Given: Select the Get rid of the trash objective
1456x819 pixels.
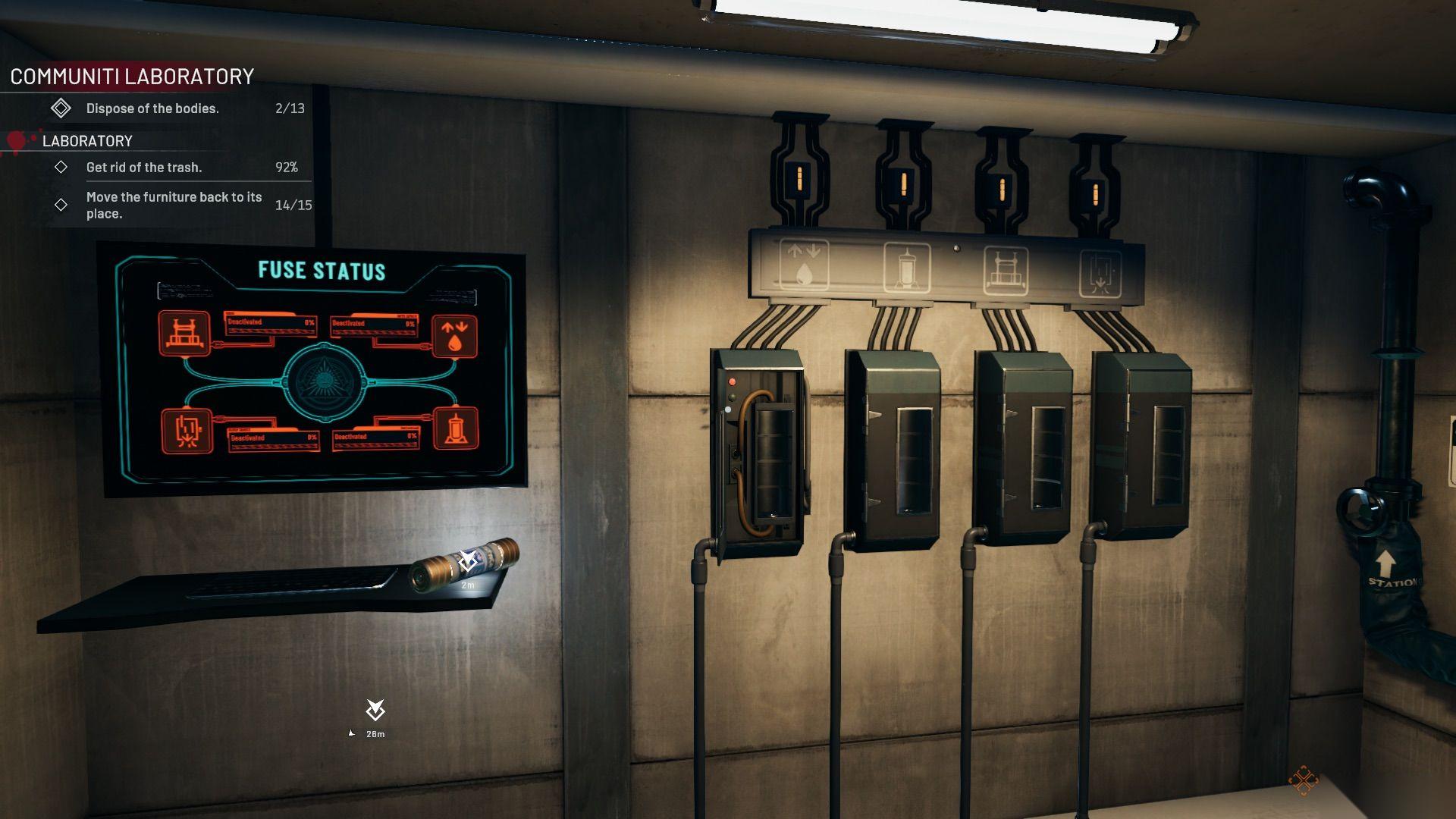Looking at the screenshot, I should pyautogui.click(x=144, y=168).
